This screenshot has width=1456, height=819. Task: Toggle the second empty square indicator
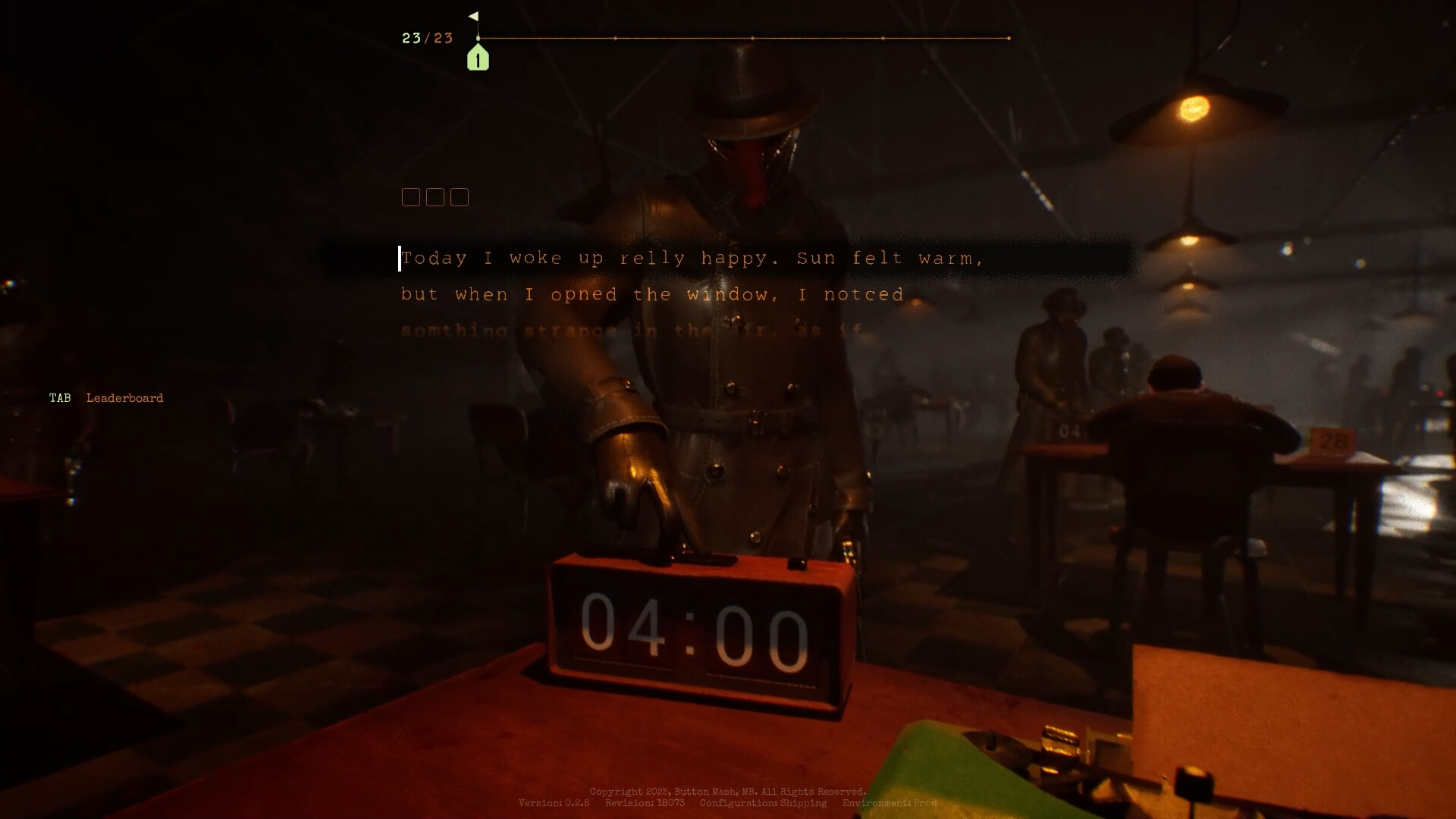[435, 197]
